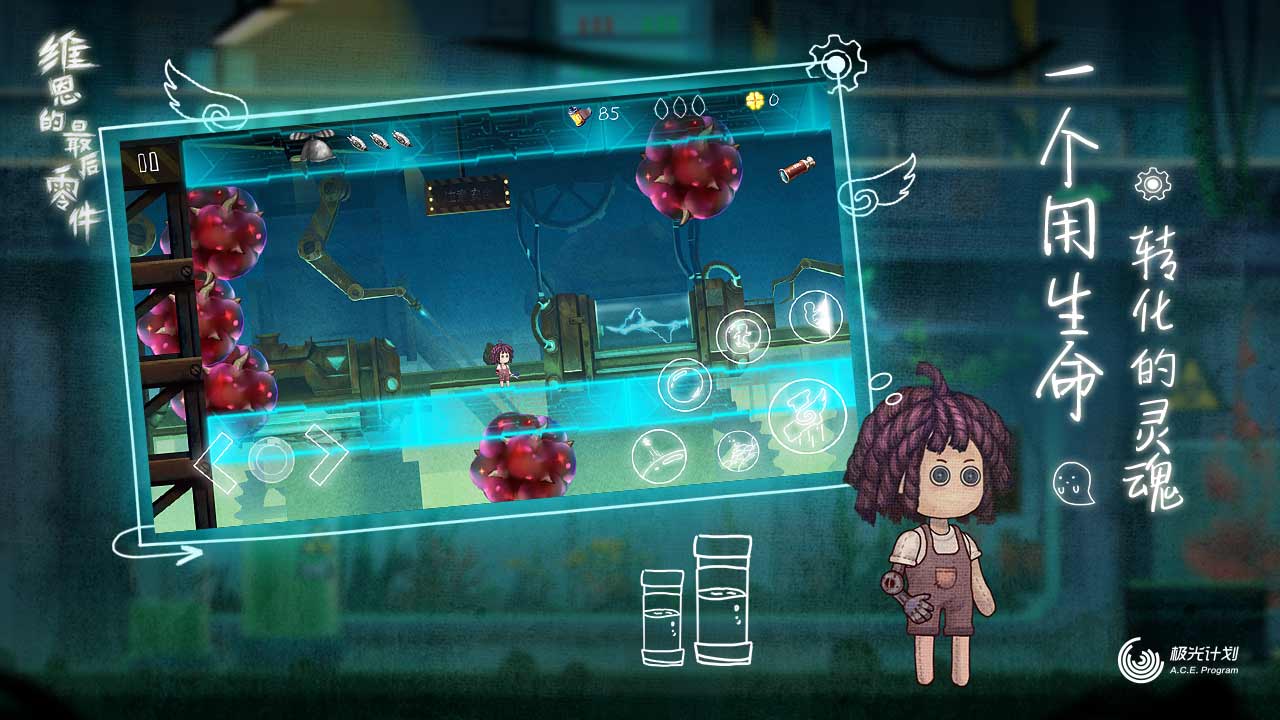Pause the game with the pause icon

click(146, 162)
